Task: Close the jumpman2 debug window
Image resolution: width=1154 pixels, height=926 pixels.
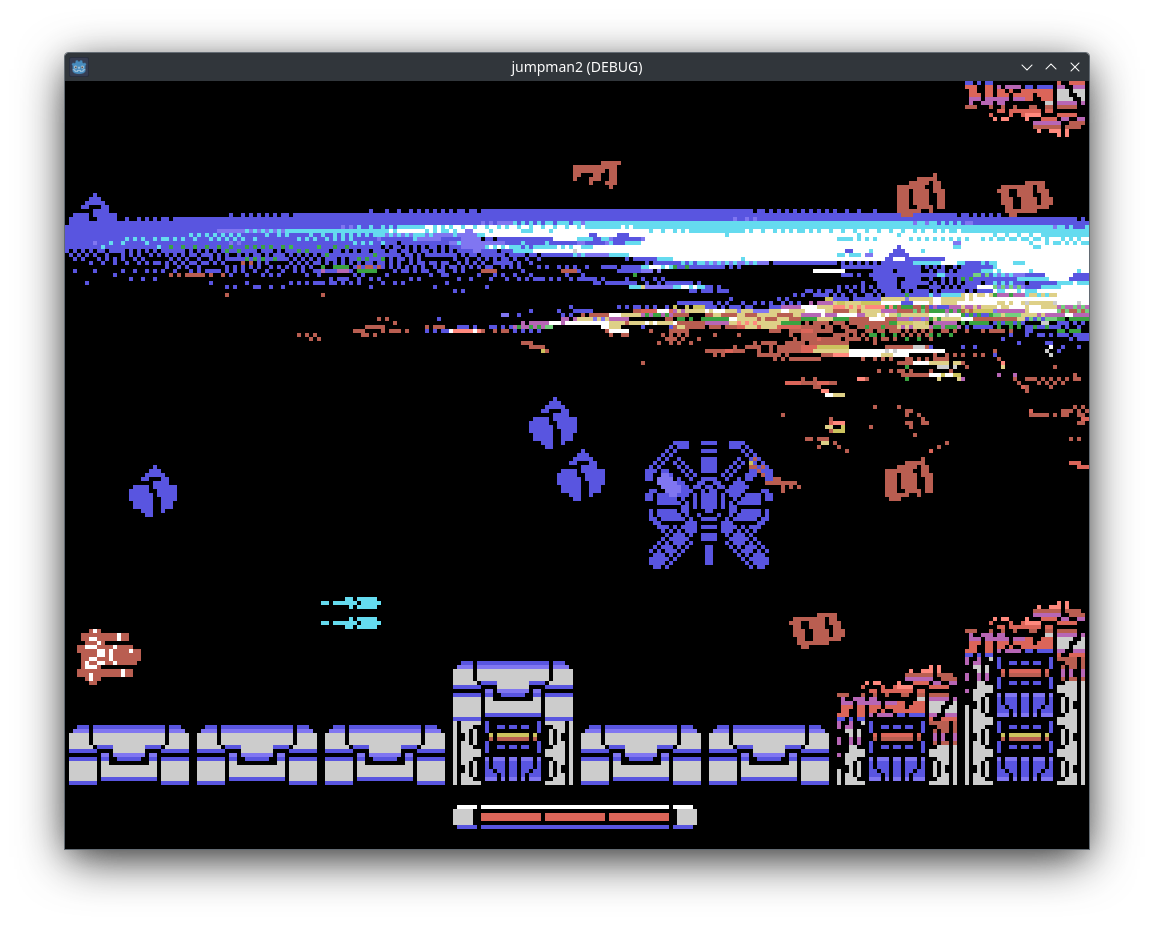Action: [1075, 67]
